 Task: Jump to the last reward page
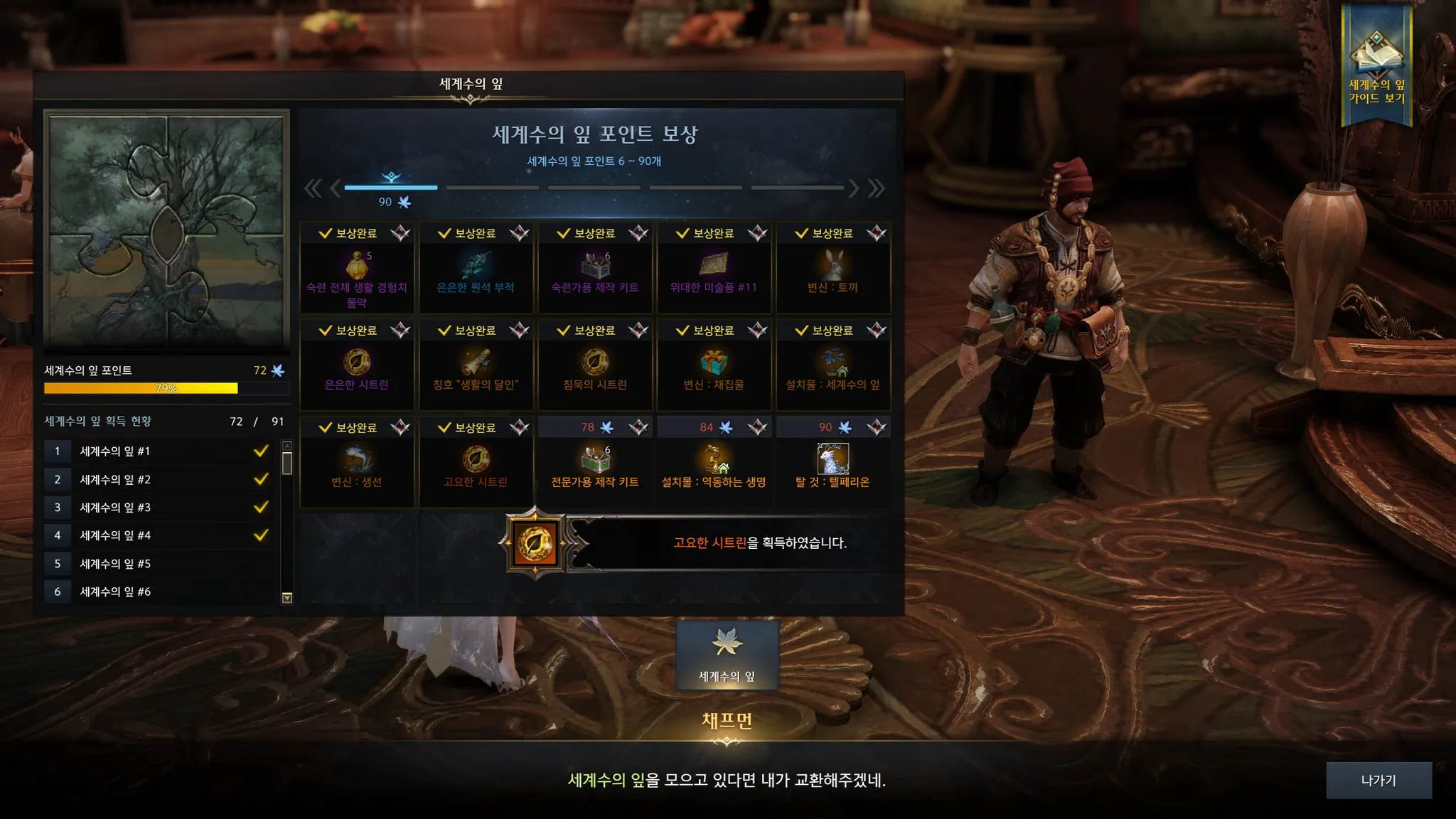[x=877, y=188]
